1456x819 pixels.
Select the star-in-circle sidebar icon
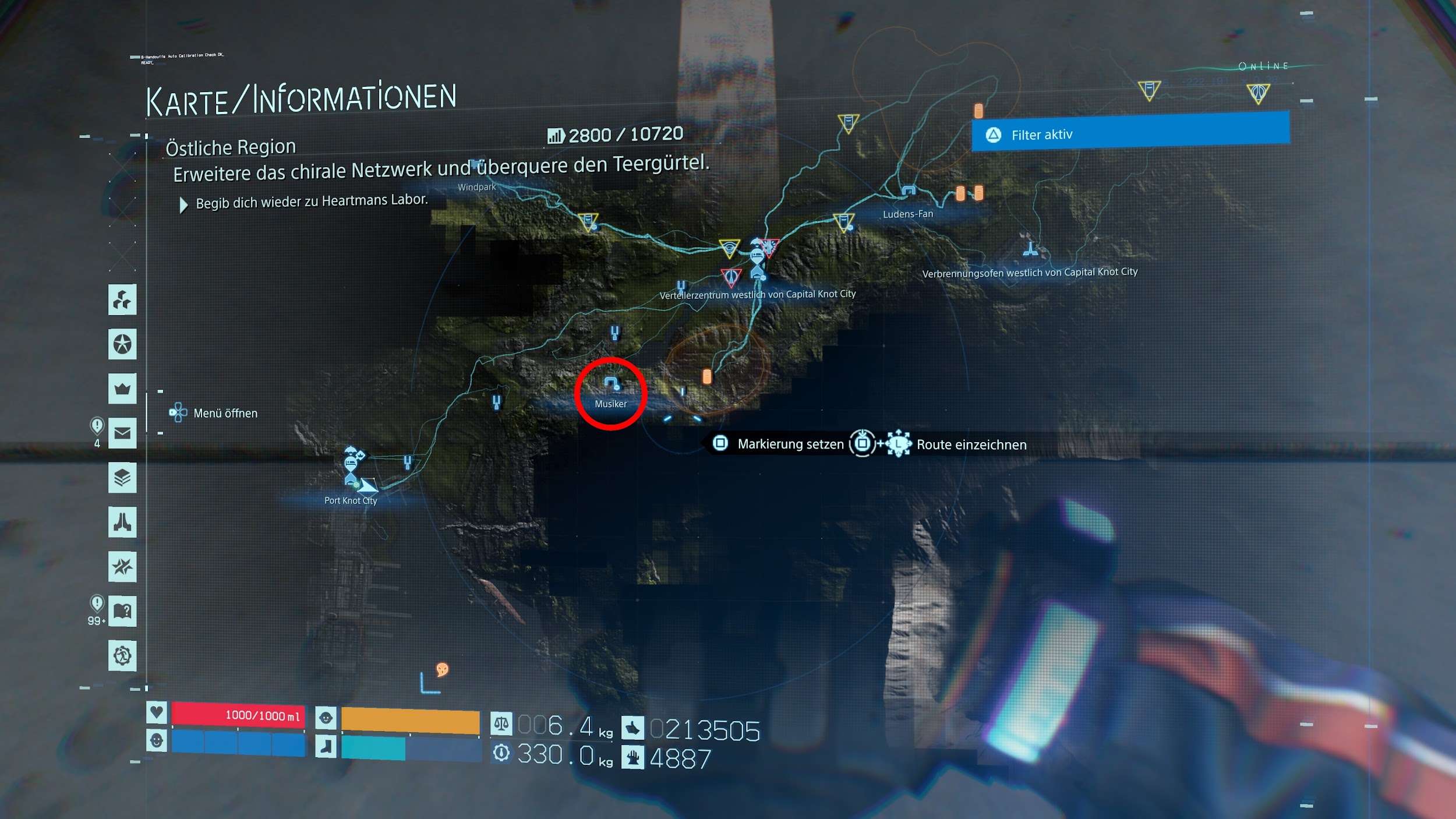click(122, 344)
